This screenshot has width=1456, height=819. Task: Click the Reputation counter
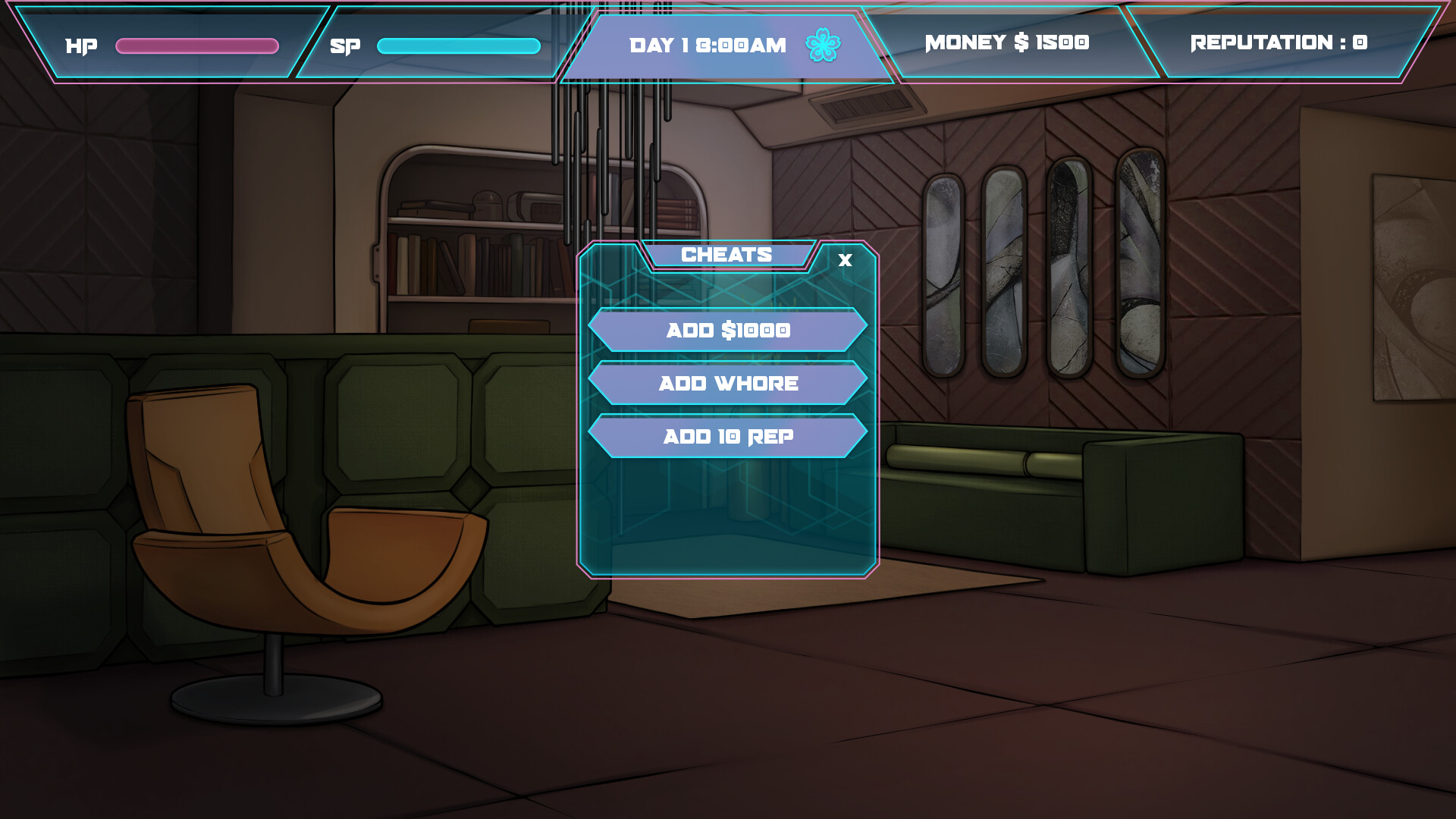click(1276, 42)
